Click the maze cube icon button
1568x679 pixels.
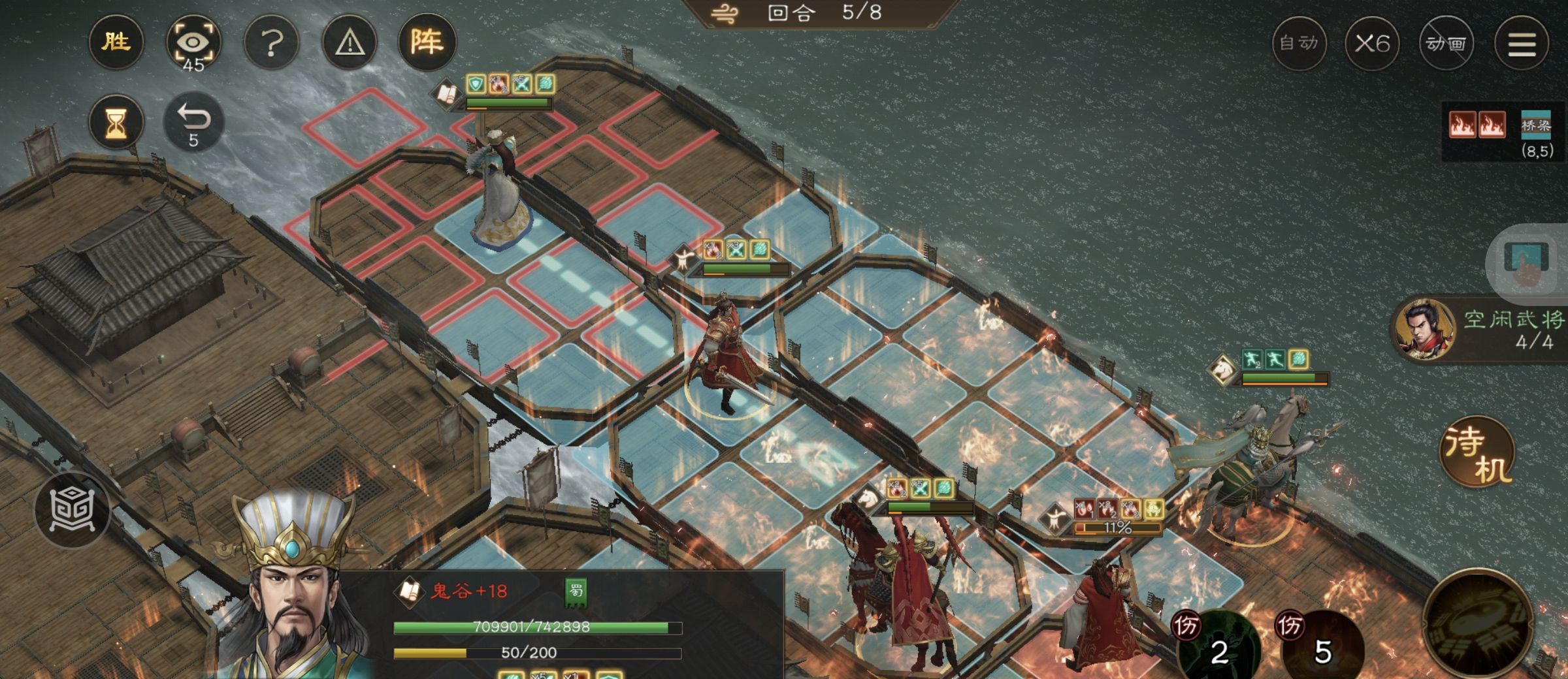pos(73,509)
